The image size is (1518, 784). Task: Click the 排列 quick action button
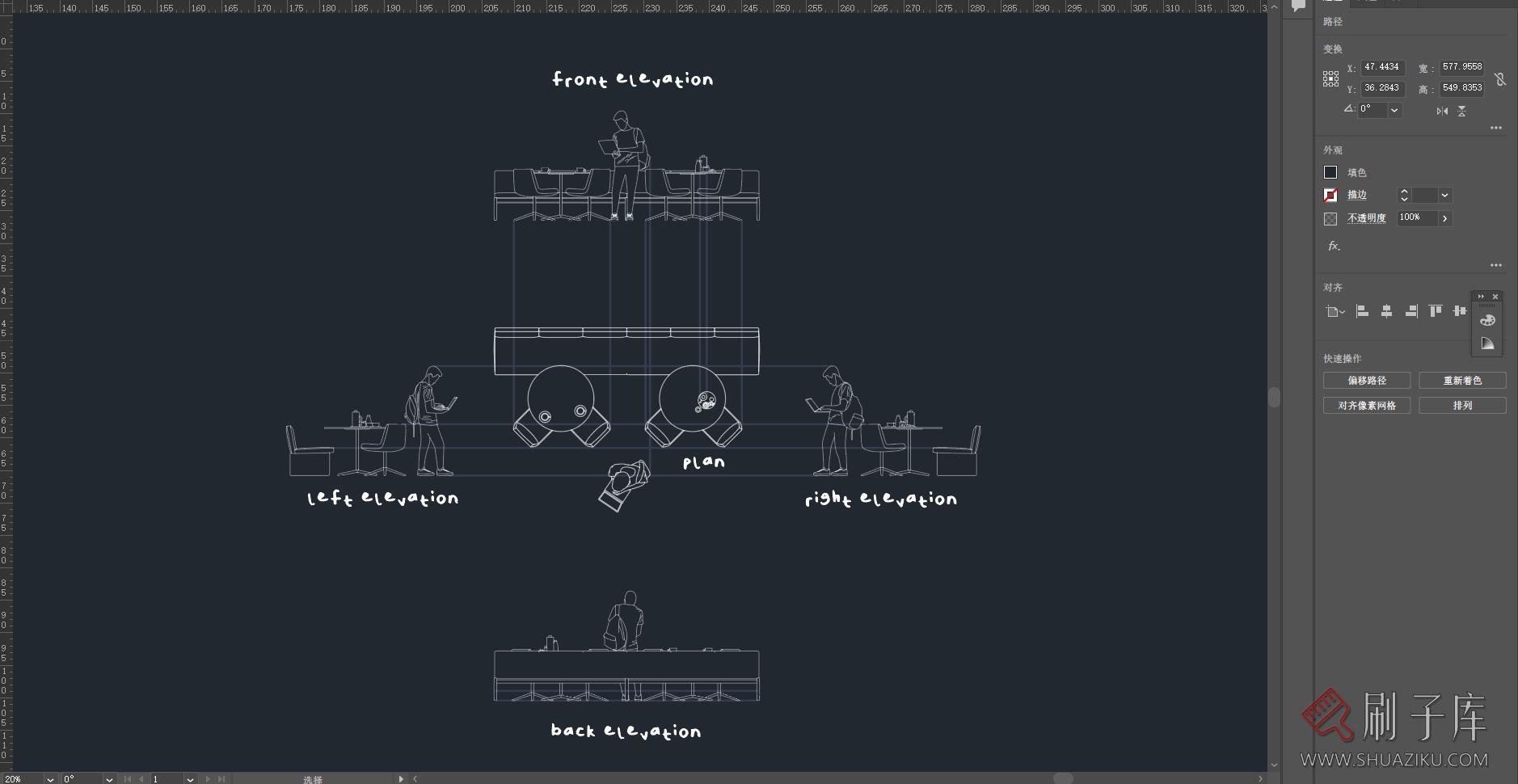(x=1463, y=405)
